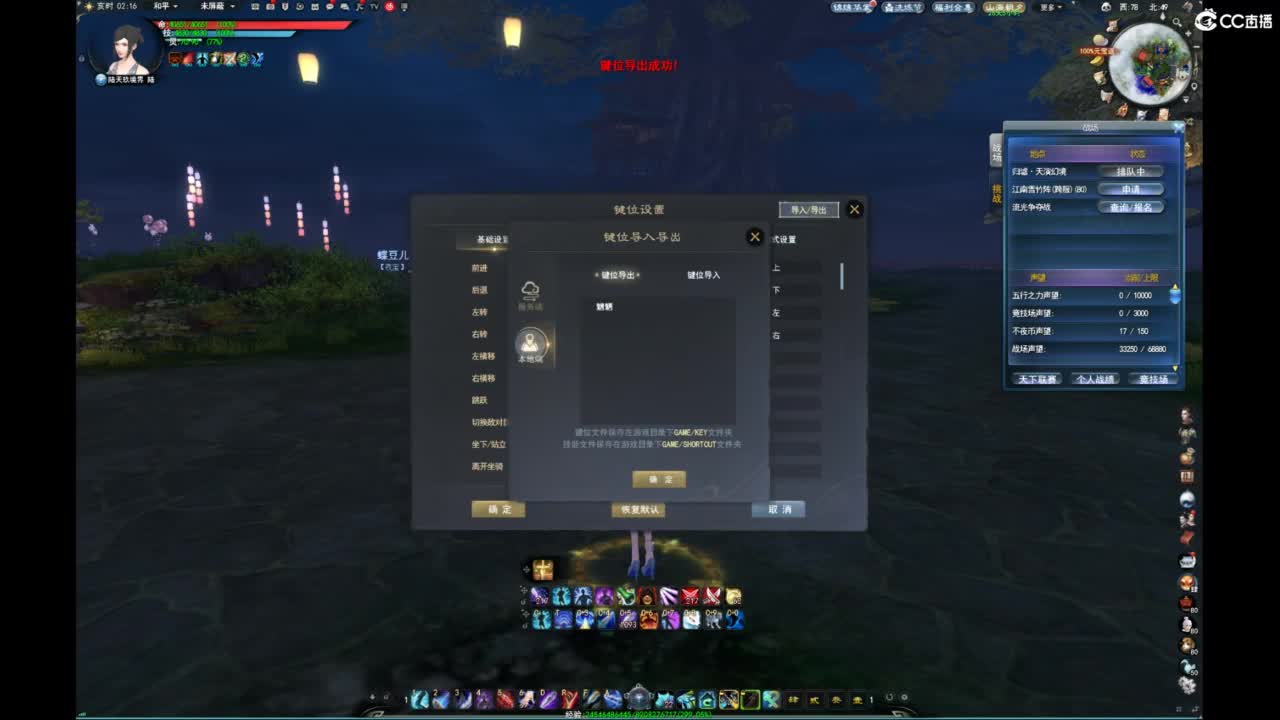The image size is (1280, 720).
Task: Switch to the 竞技场 tab in the battlefield panel
Action: pos(1152,380)
